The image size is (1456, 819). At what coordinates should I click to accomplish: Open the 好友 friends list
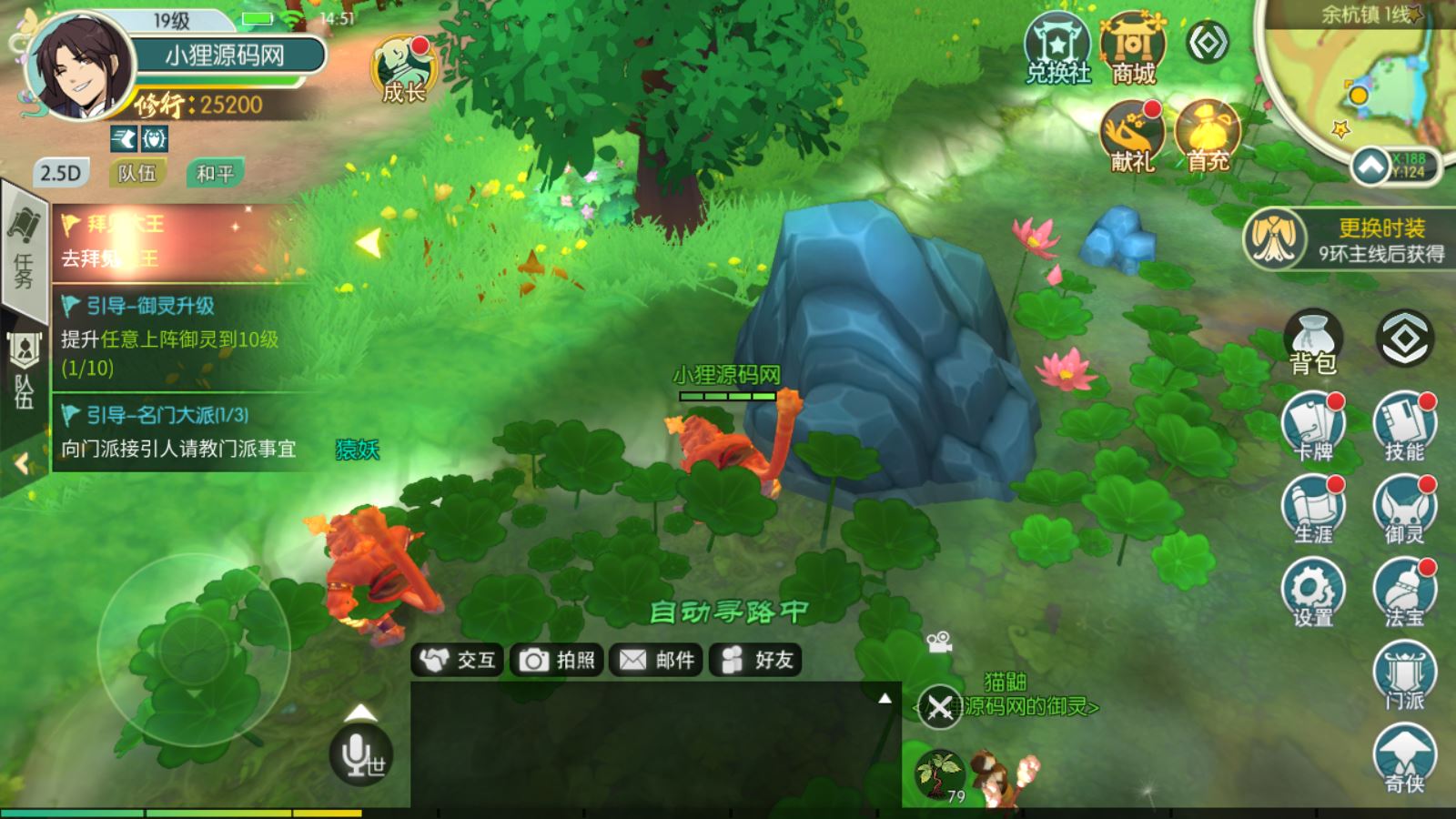pos(756,660)
